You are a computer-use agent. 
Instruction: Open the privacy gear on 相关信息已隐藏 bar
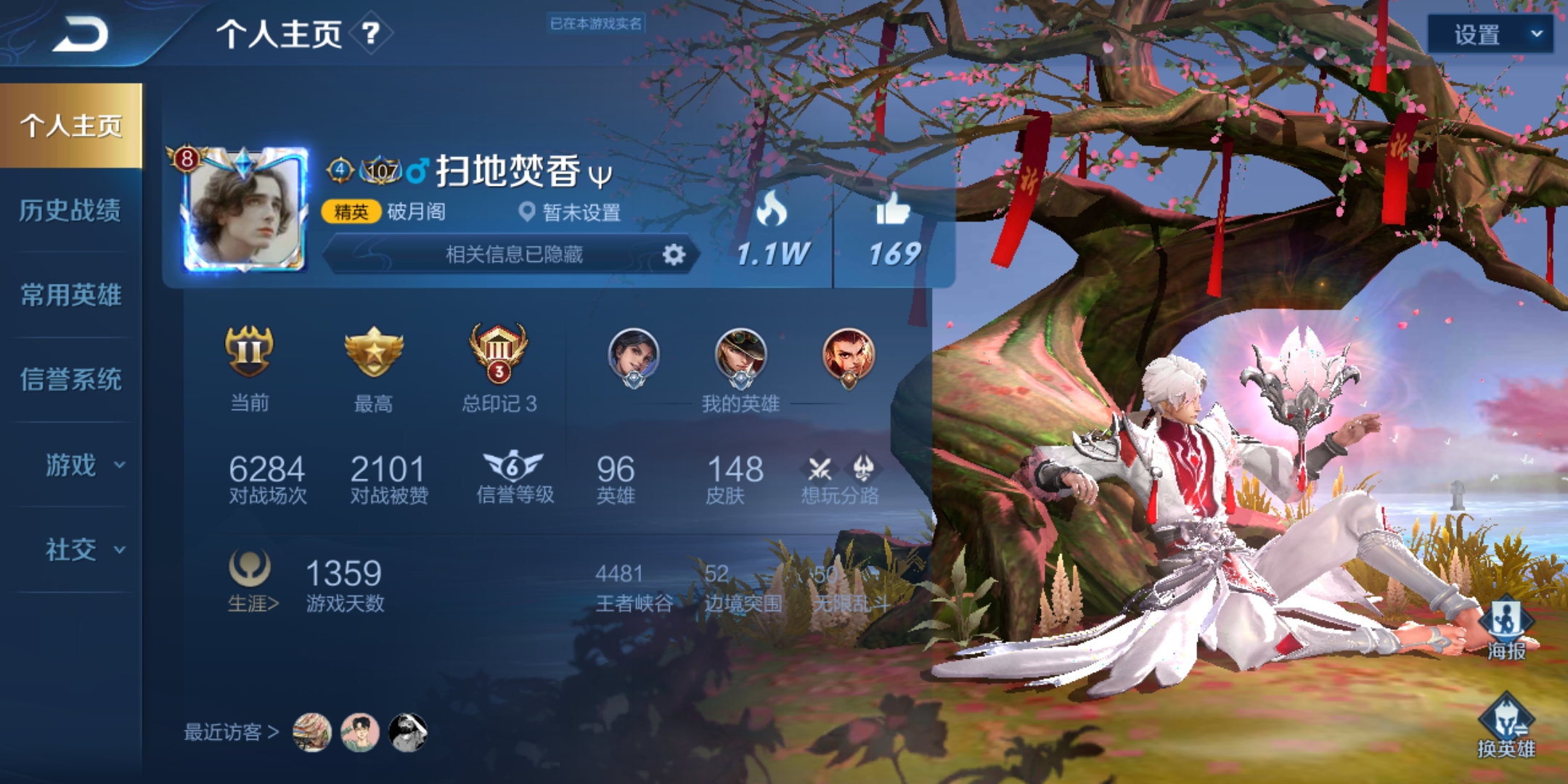point(674,255)
